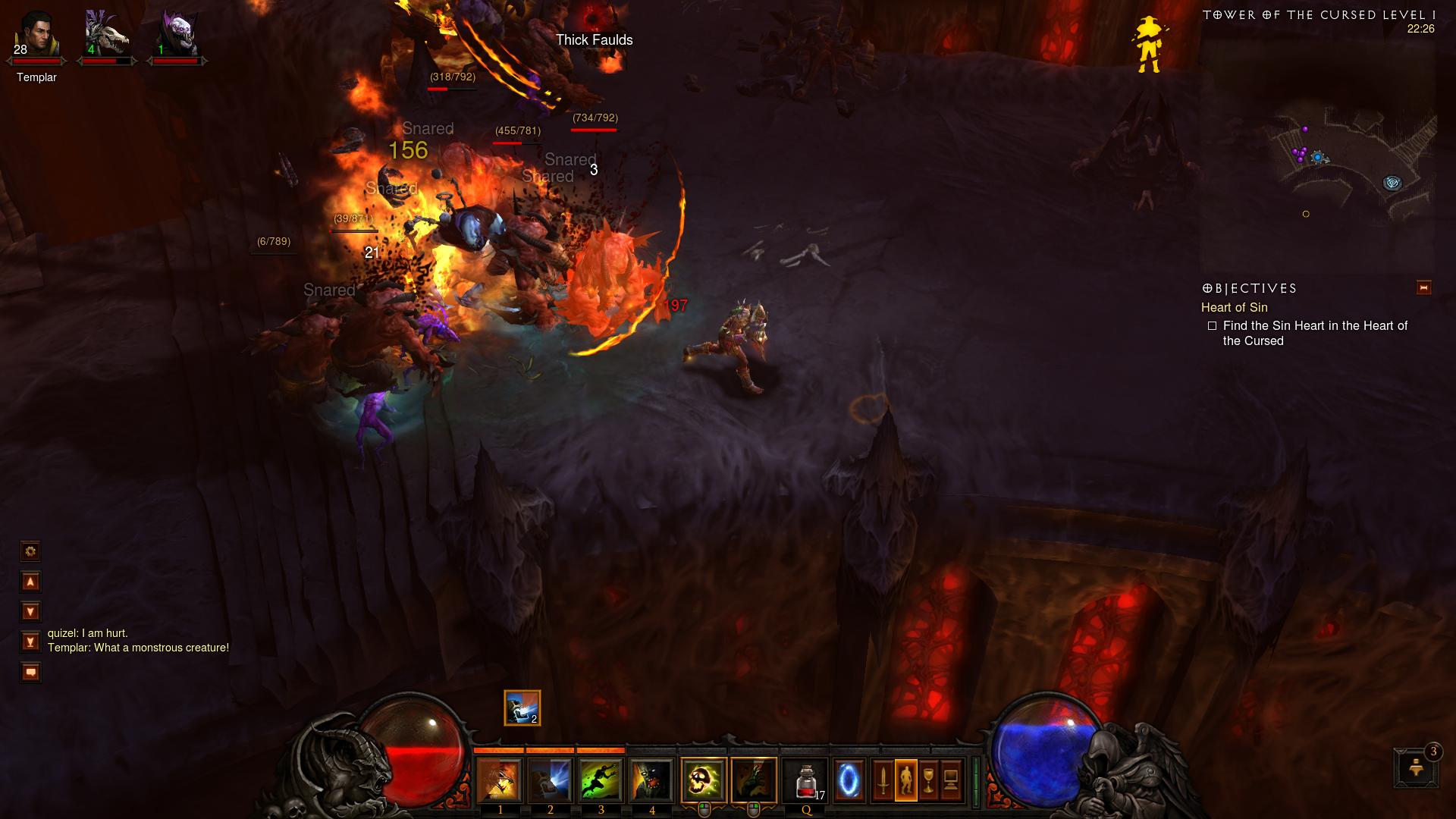Click the notification button with 3 badge
The image size is (1456, 819).
pos(1416,767)
